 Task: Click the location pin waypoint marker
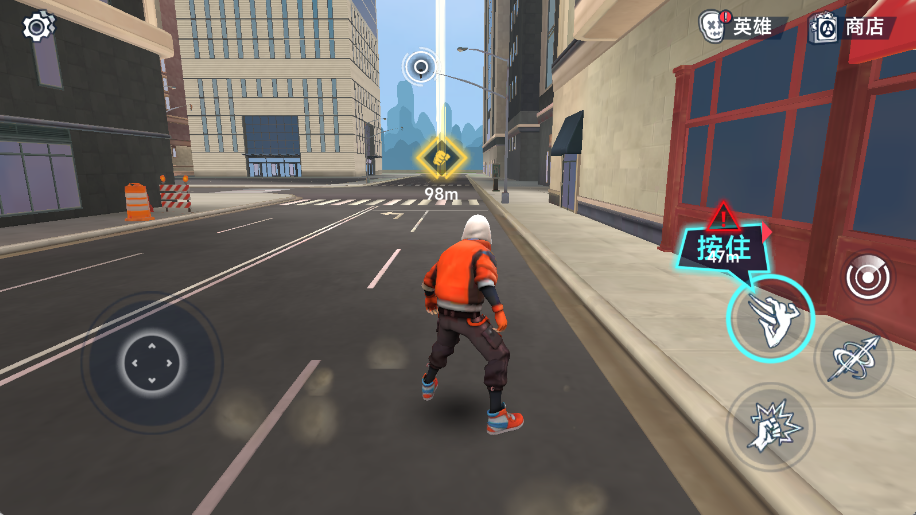(x=421, y=68)
